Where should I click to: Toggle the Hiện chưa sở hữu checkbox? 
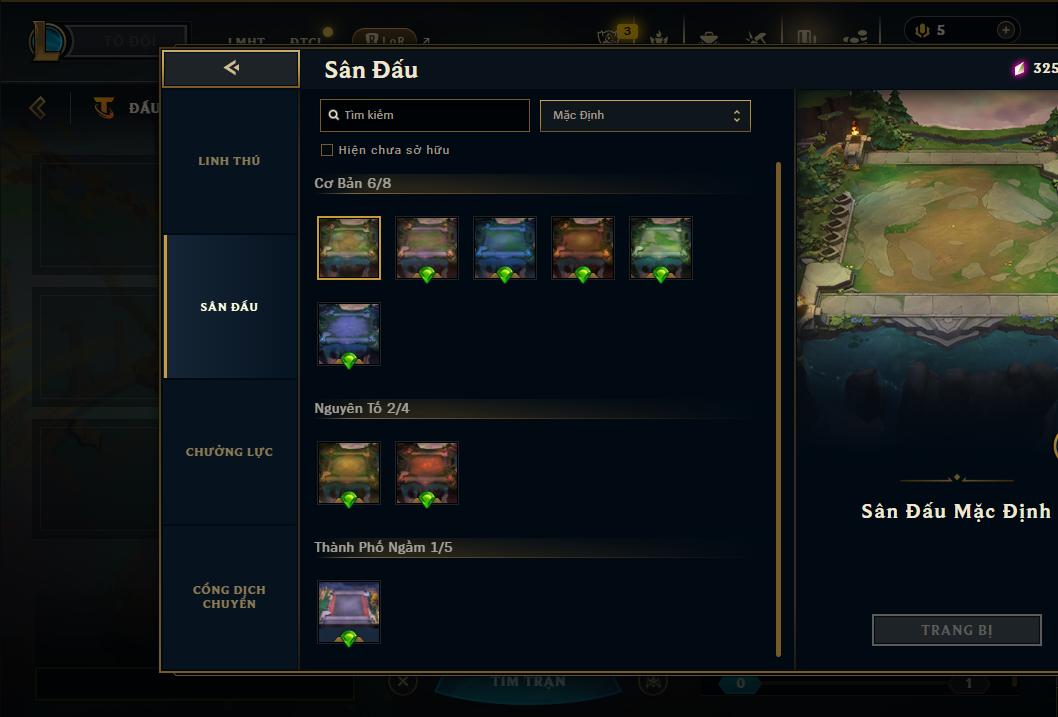click(327, 150)
